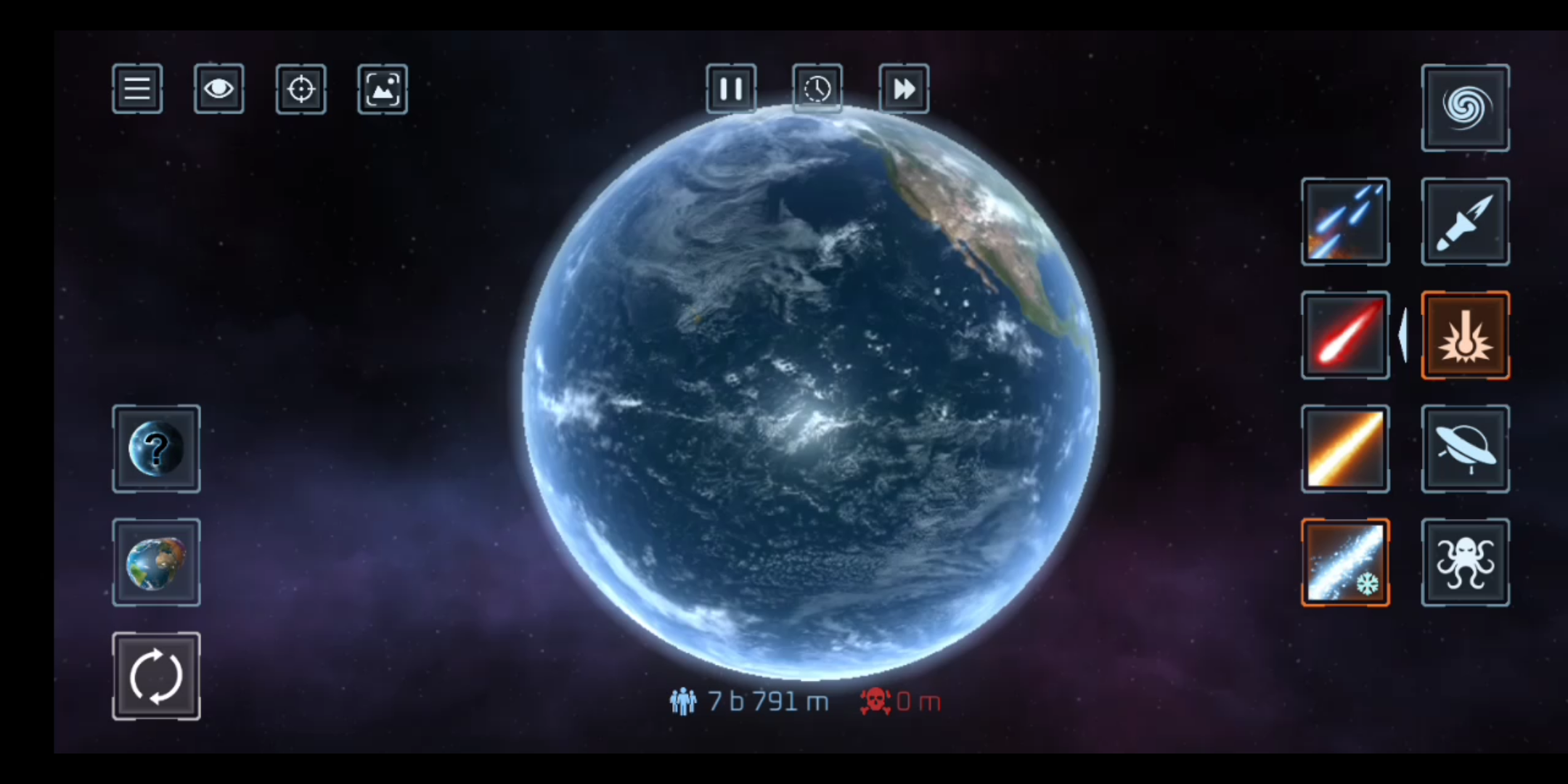Screen dimensions: 1568x784
Task: Select the golden laser weapon
Action: (1345, 449)
